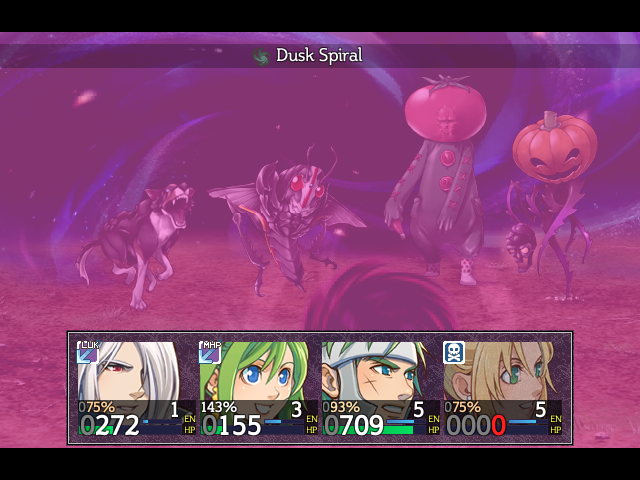The width and height of the screenshot is (640, 480).
Task: Select the helmeted warrior's portrait
Action: (375, 375)
